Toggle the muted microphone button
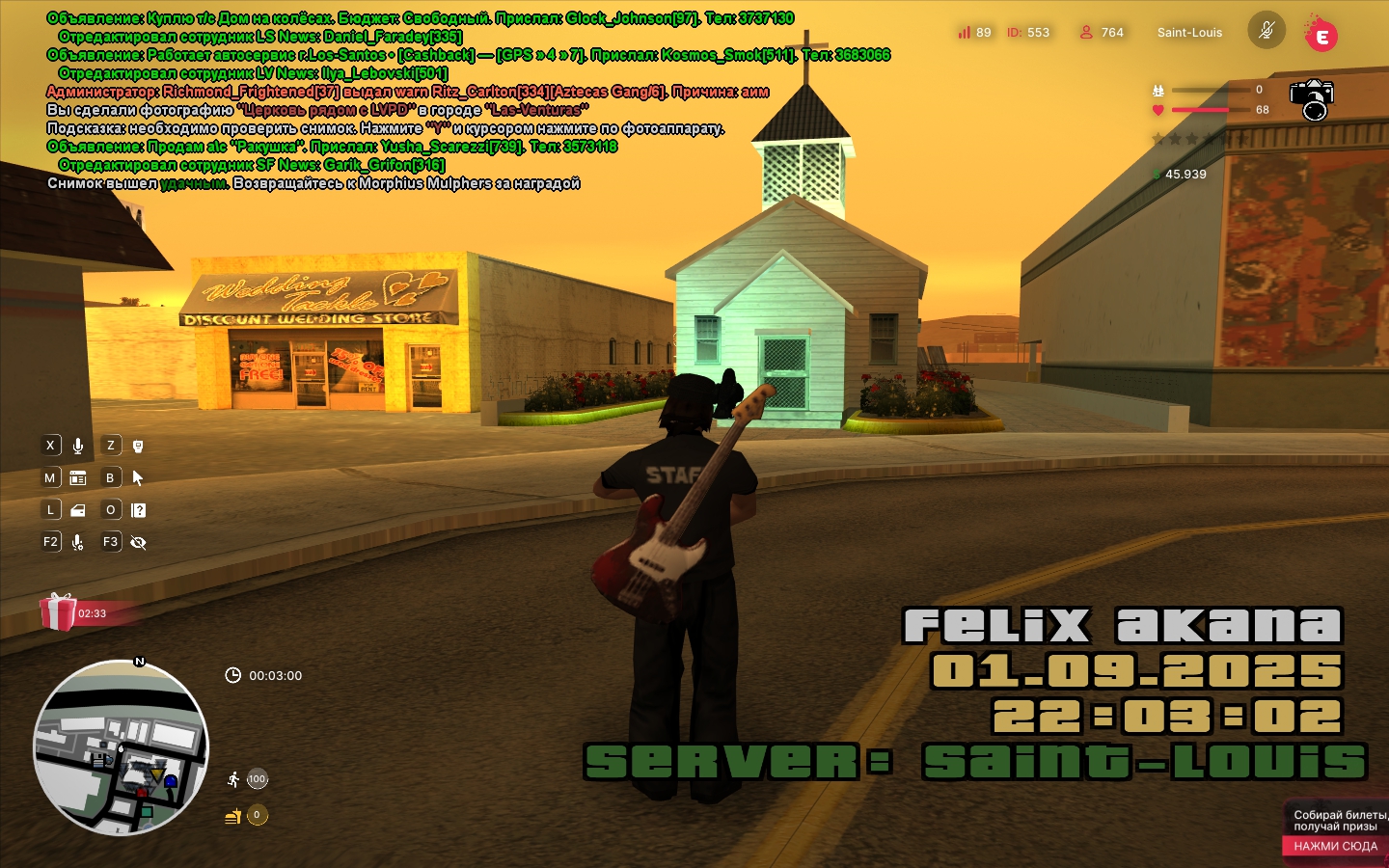Image resolution: width=1389 pixels, height=868 pixels. click(1266, 31)
